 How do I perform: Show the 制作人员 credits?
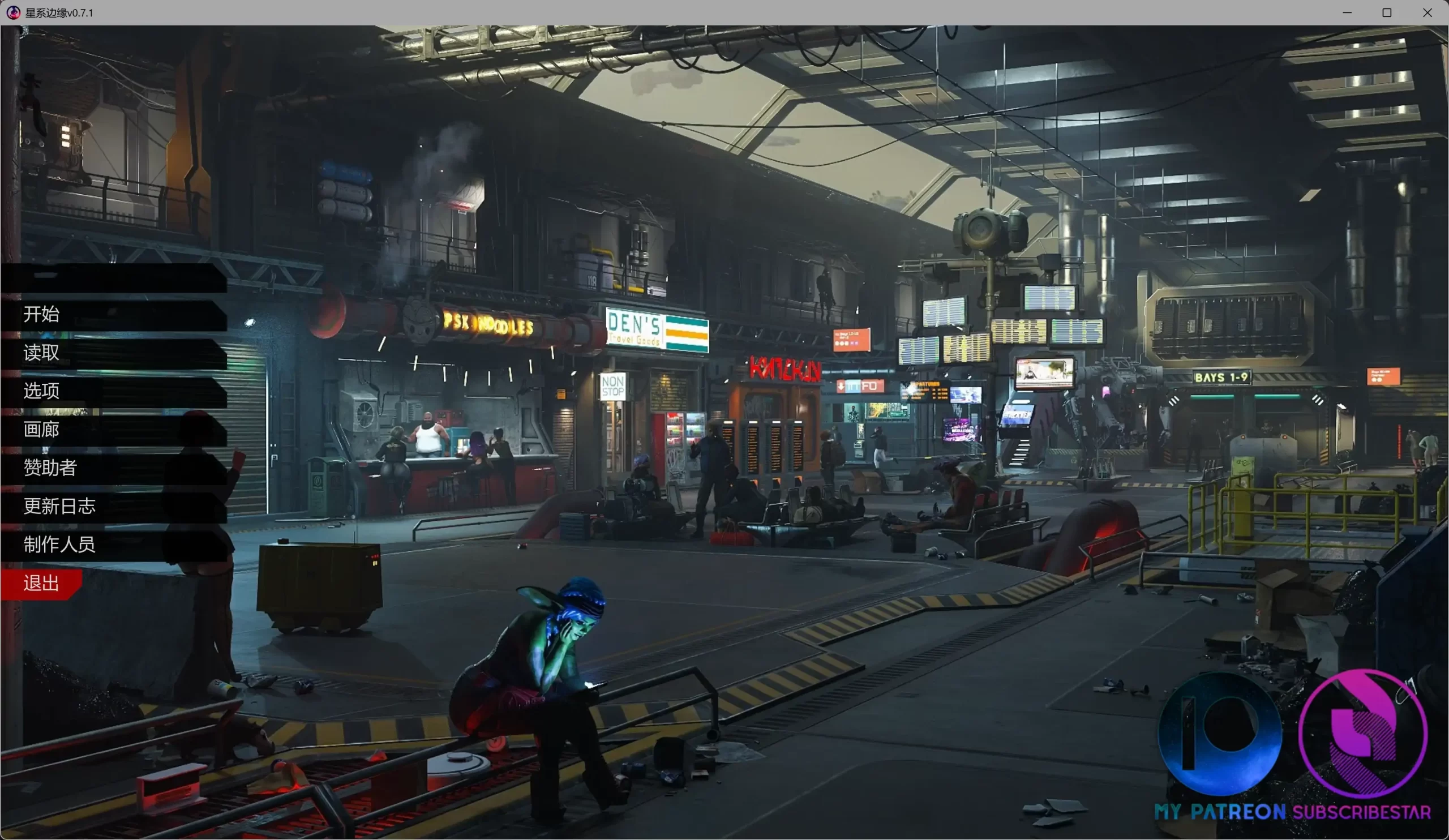click(x=59, y=545)
